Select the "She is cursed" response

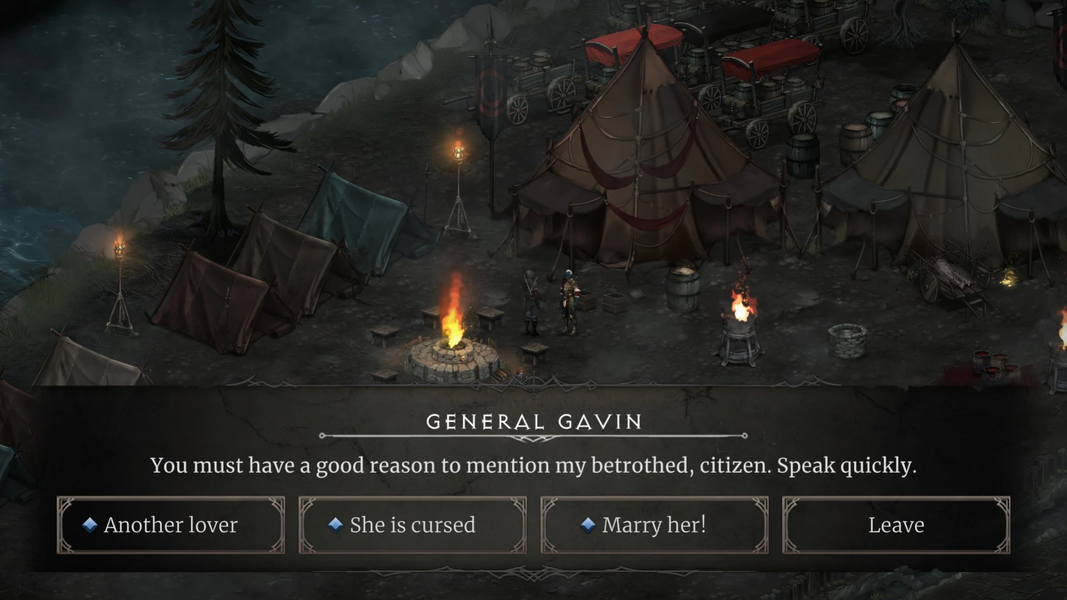click(x=412, y=525)
